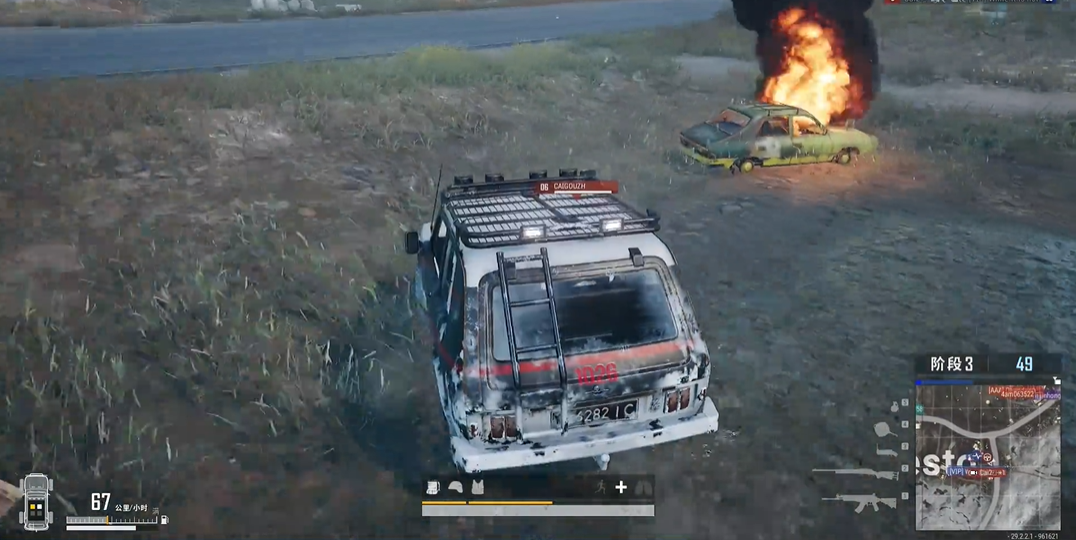
Task: Click the lungs breath icon
Action: tap(643, 487)
